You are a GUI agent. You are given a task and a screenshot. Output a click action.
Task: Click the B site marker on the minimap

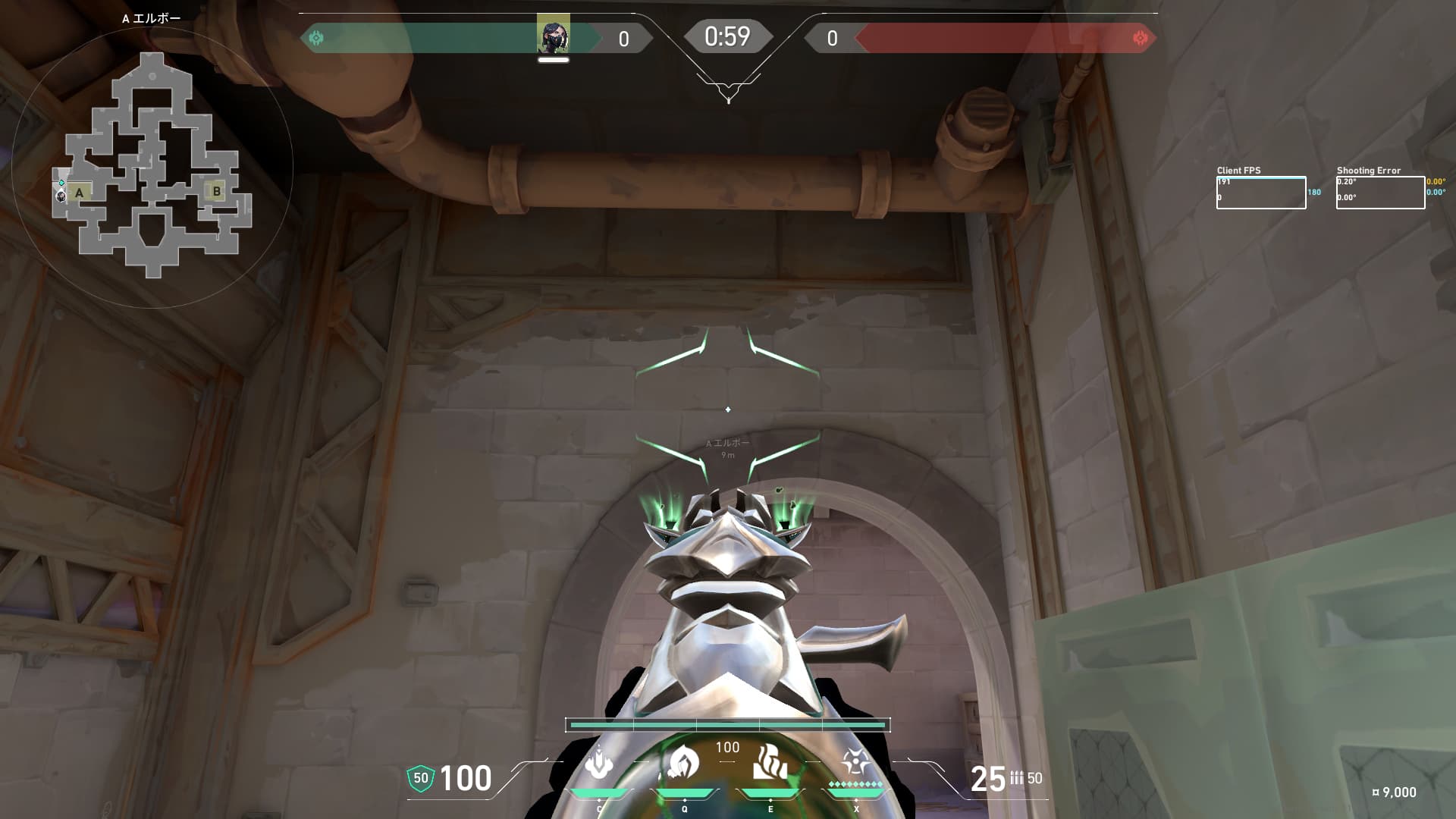[x=216, y=191]
